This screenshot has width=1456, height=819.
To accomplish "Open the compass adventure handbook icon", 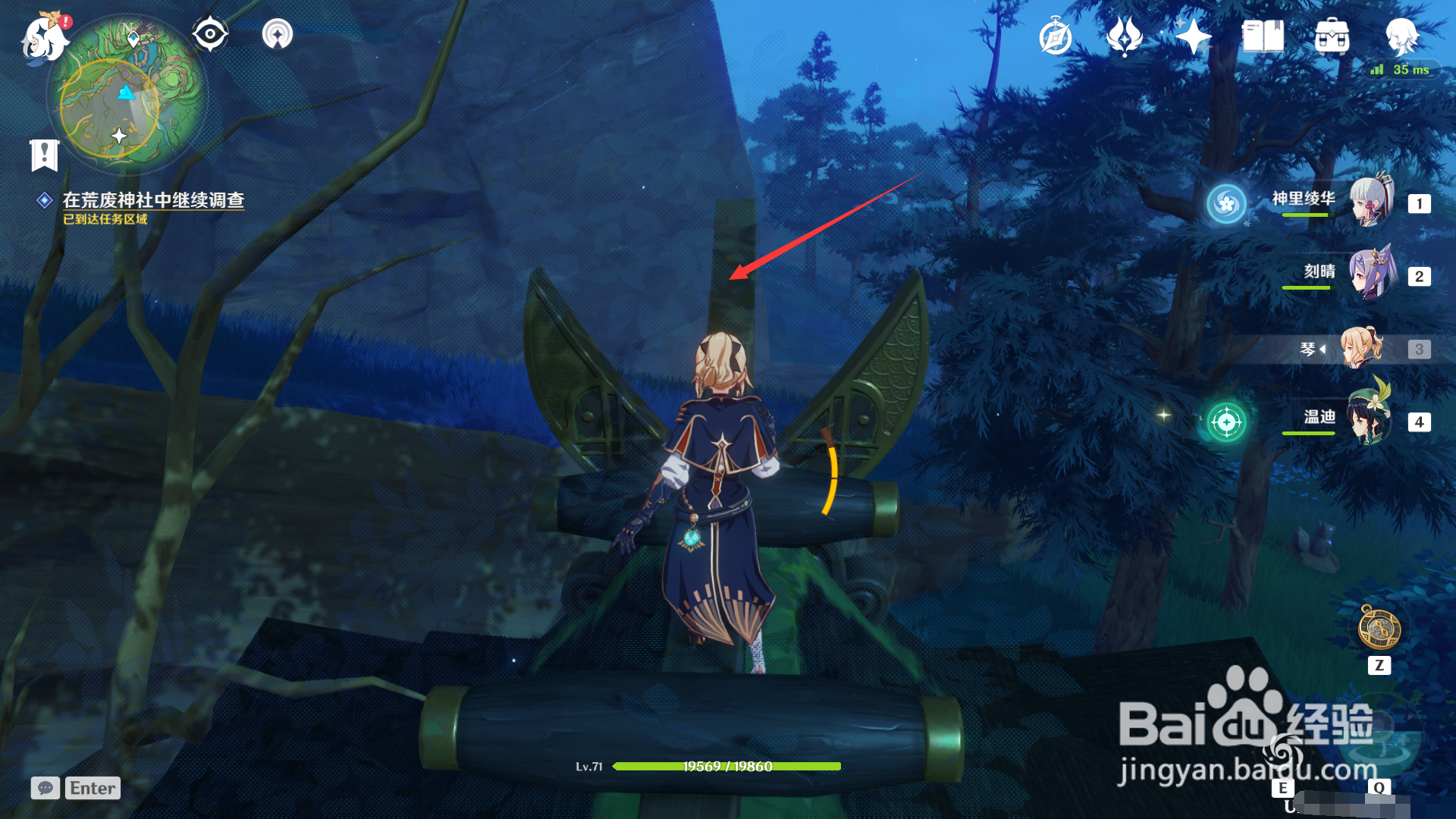I will pyautogui.click(x=1056, y=36).
